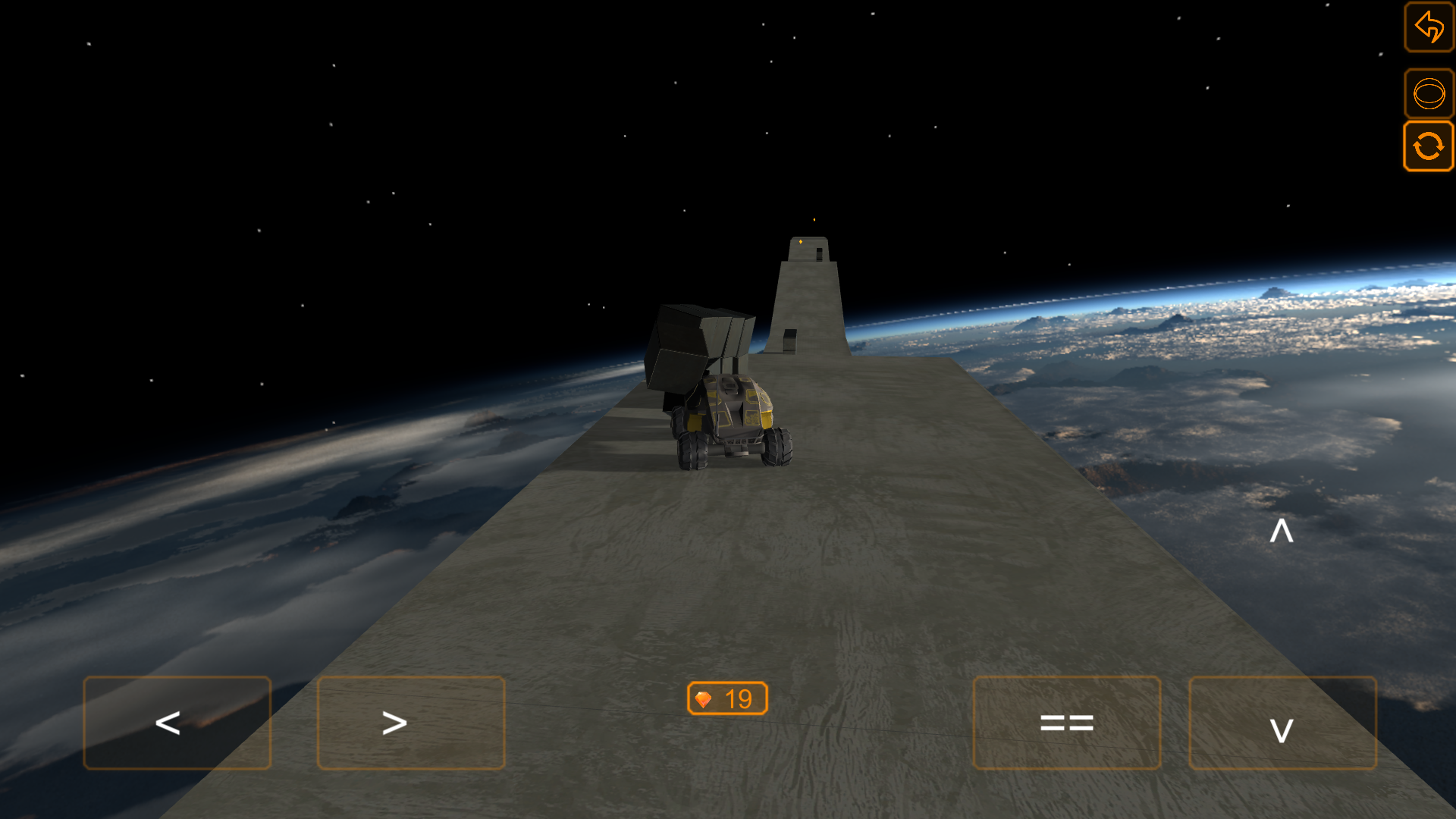Tap the back arrow button
Viewport: 1456px width, 819px height.
coord(1429,27)
